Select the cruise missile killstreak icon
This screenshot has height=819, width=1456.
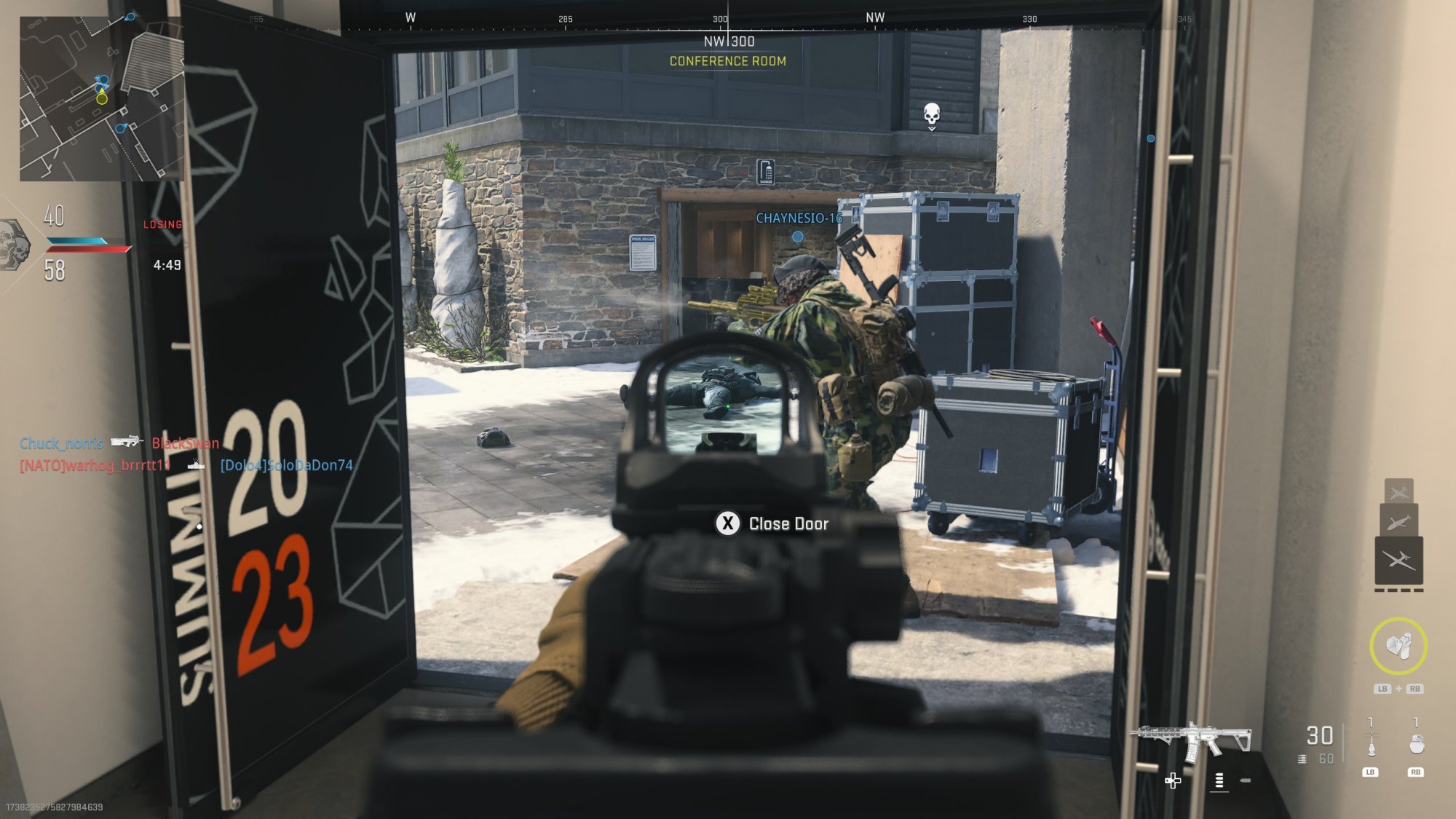click(1398, 522)
